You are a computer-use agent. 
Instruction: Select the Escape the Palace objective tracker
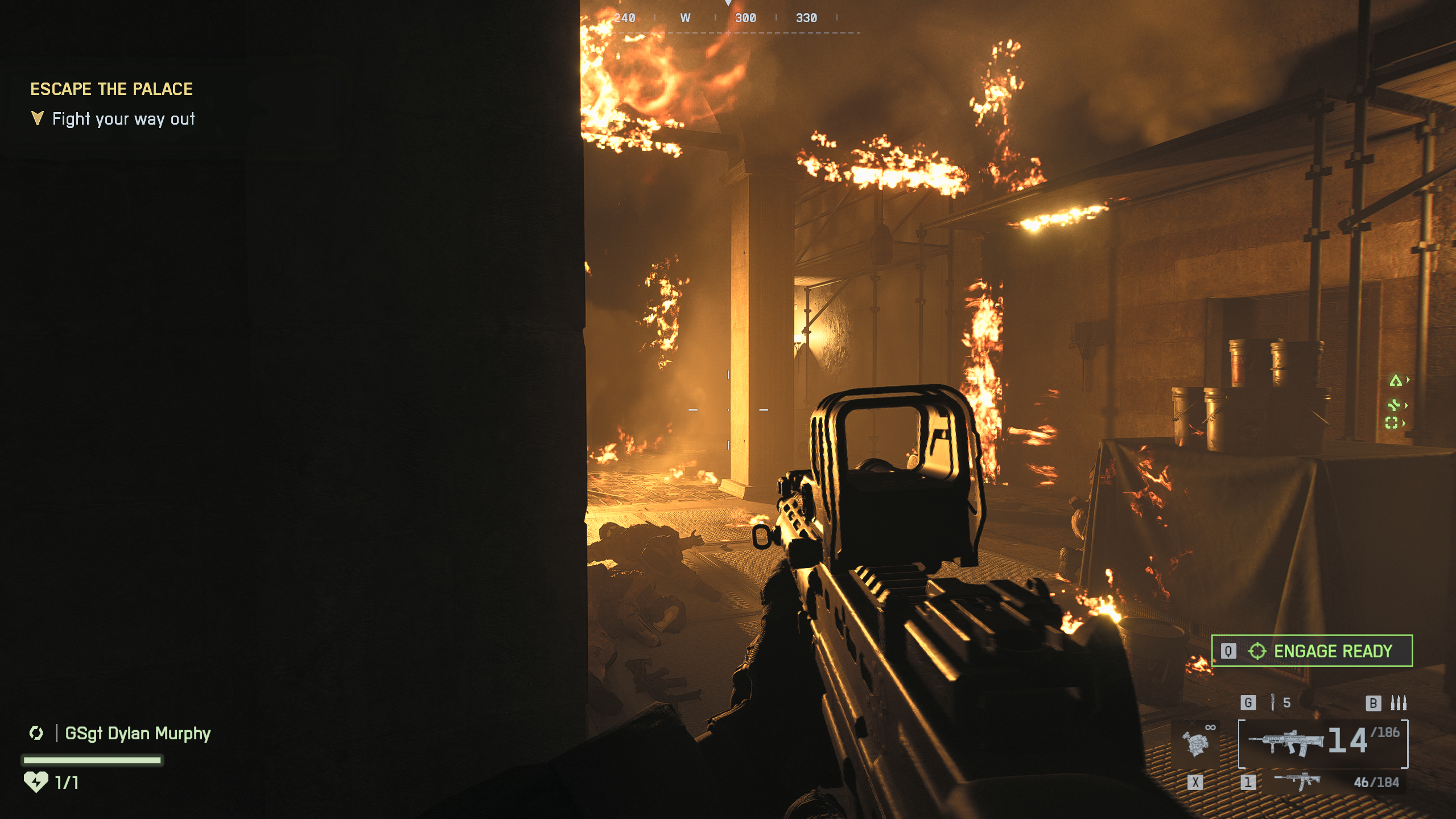point(112,89)
